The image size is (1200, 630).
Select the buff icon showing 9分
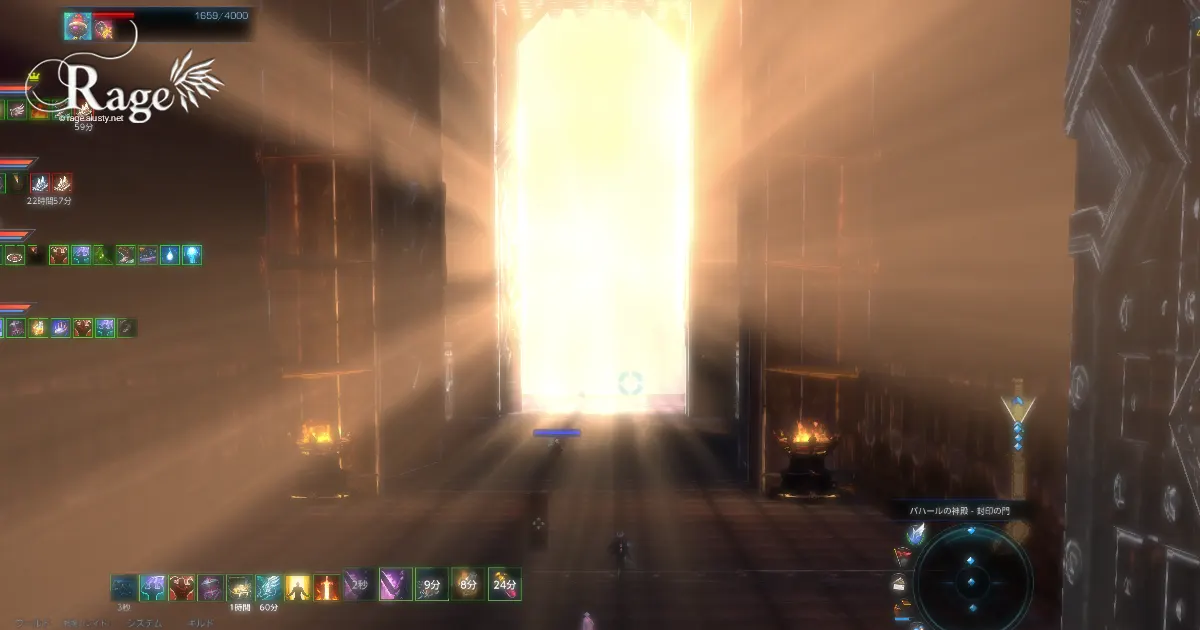[432, 584]
